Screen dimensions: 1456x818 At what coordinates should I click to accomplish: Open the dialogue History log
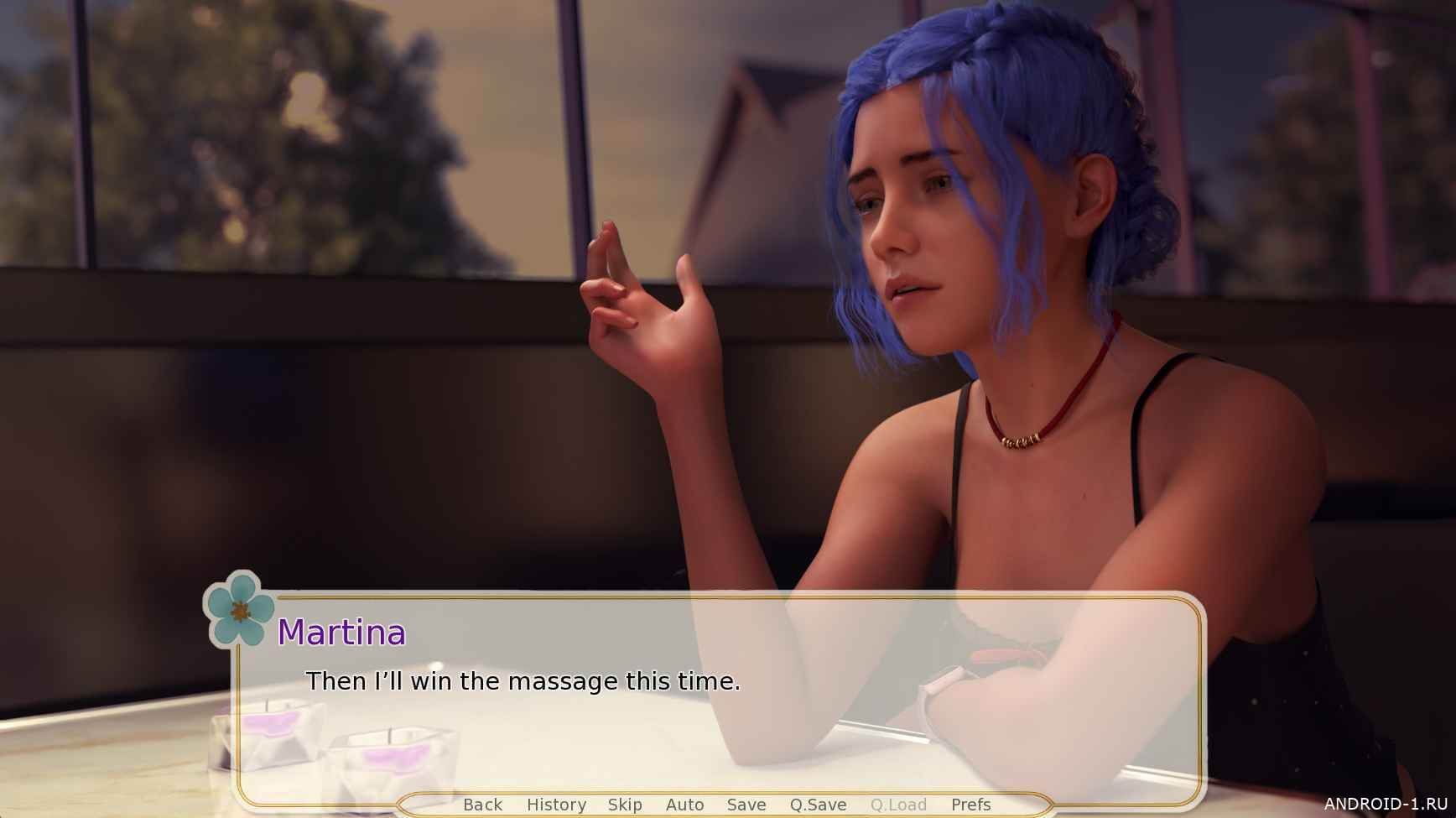click(x=556, y=805)
